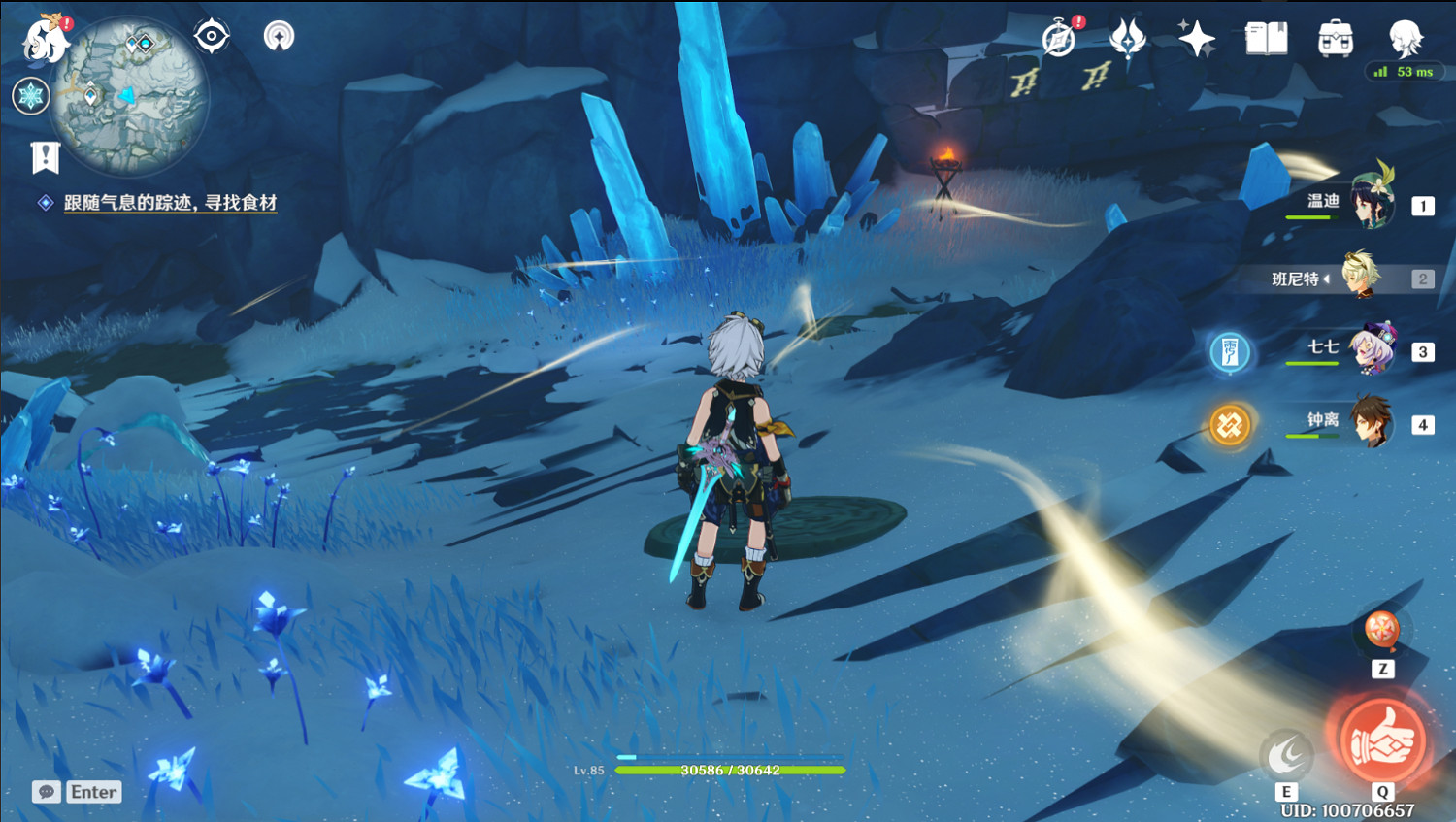This screenshot has width=1456, height=822.
Task: Select active character 班尼特 in party list
Action: [1361, 278]
